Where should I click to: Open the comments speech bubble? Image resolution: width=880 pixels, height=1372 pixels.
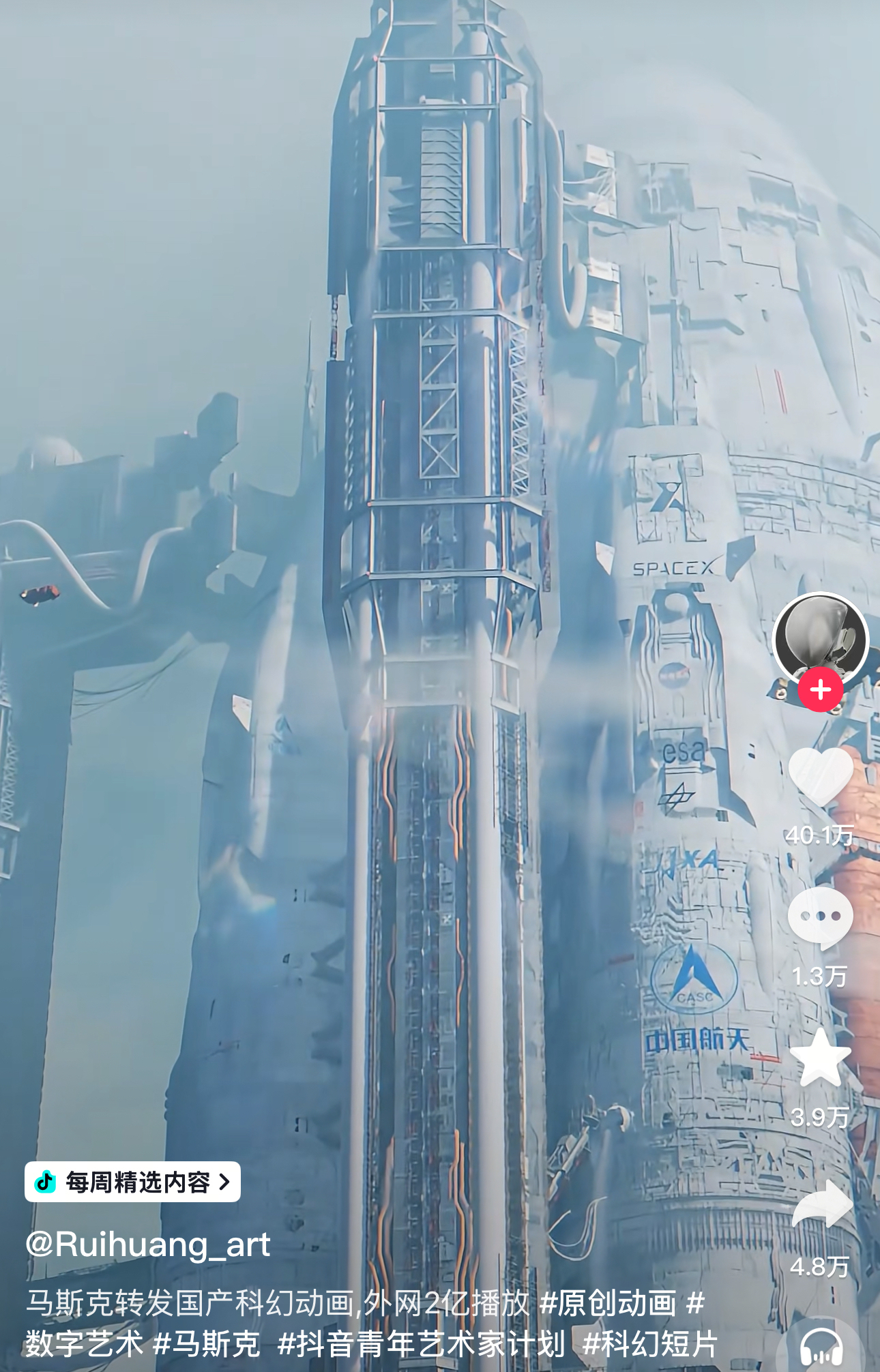click(820, 918)
